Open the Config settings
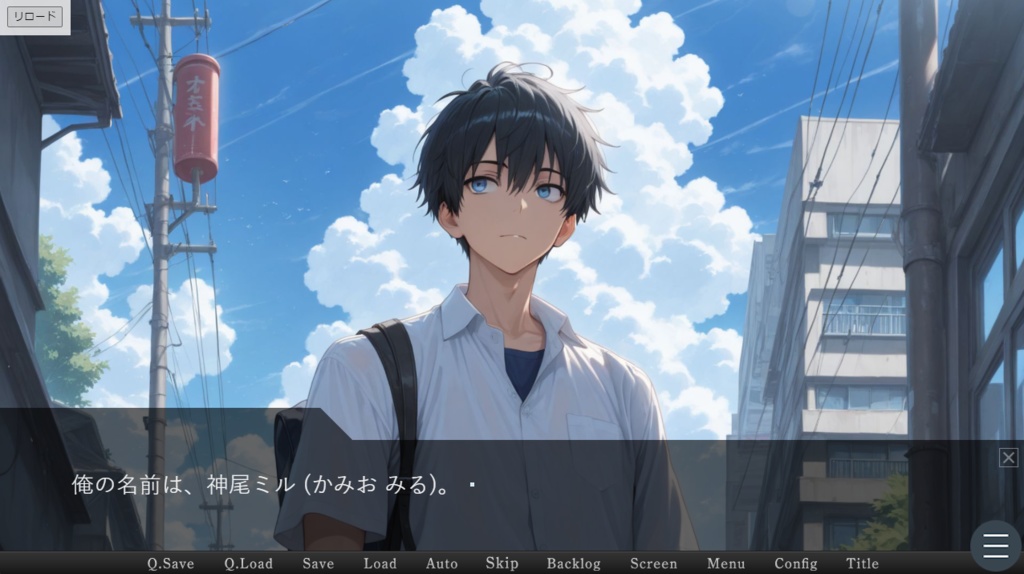This screenshot has height=574, width=1024. (x=796, y=563)
